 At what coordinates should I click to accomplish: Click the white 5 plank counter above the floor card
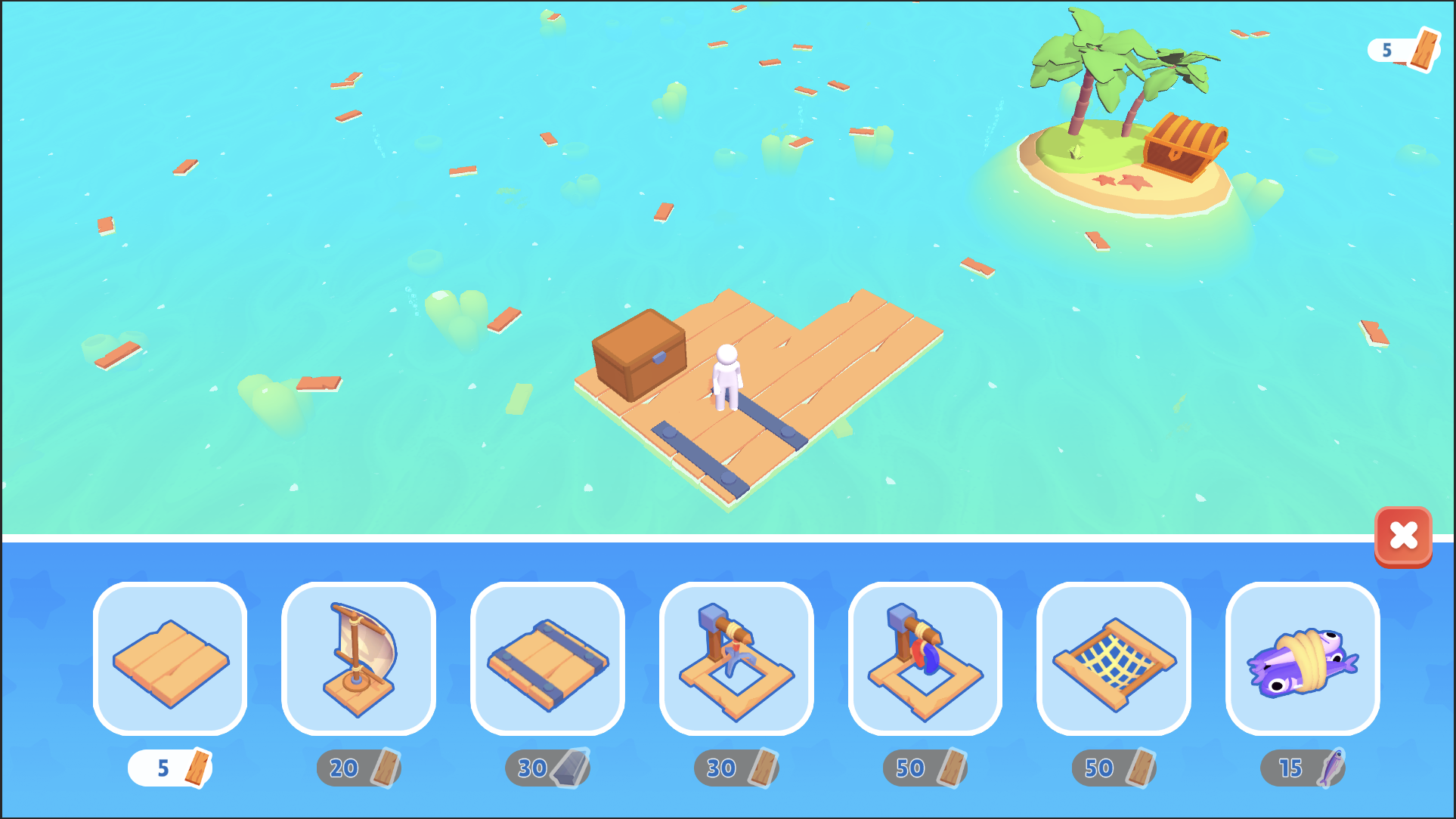pos(169,768)
